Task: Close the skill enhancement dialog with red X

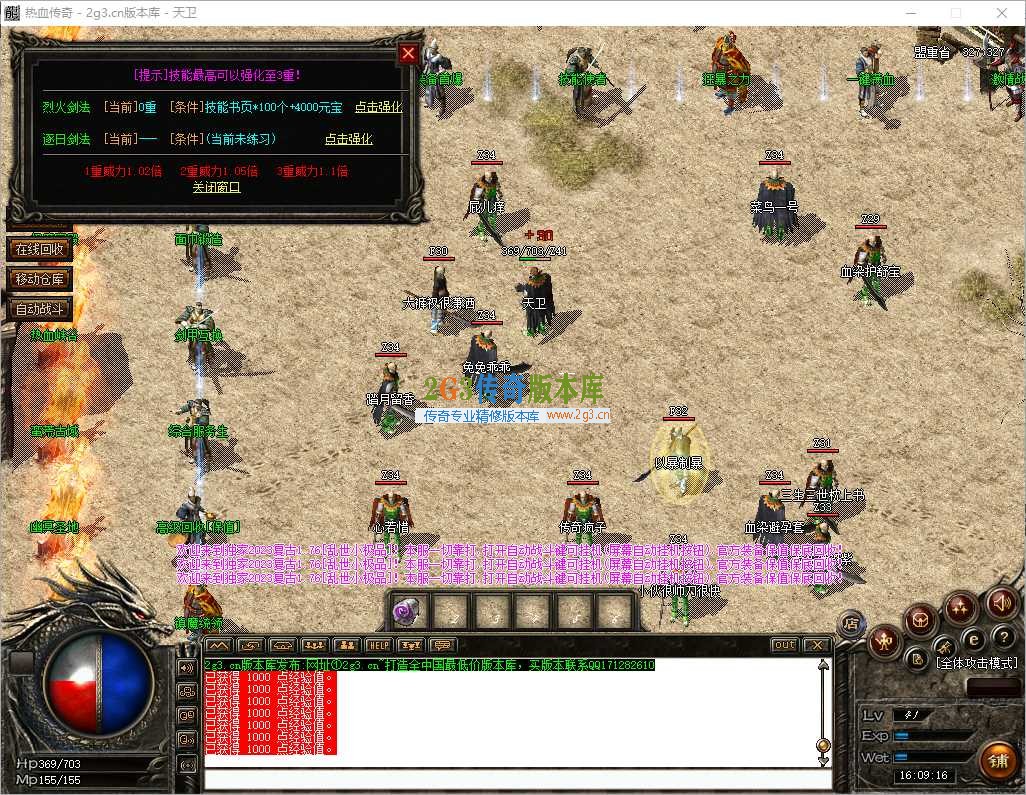Action: click(x=408, y=54)
